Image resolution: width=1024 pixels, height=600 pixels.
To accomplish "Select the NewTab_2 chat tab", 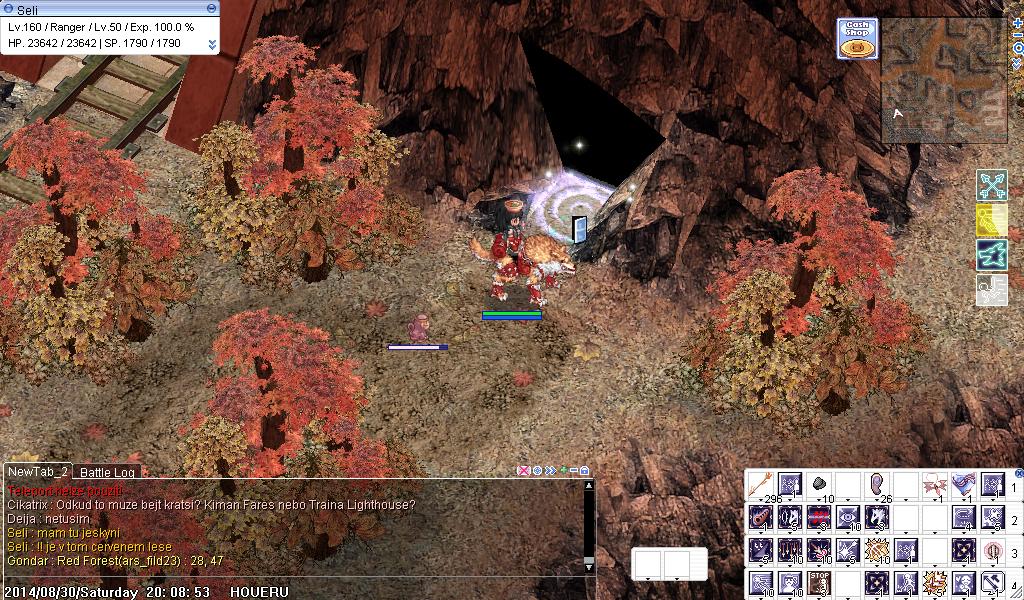I will (x=37, y=472).
